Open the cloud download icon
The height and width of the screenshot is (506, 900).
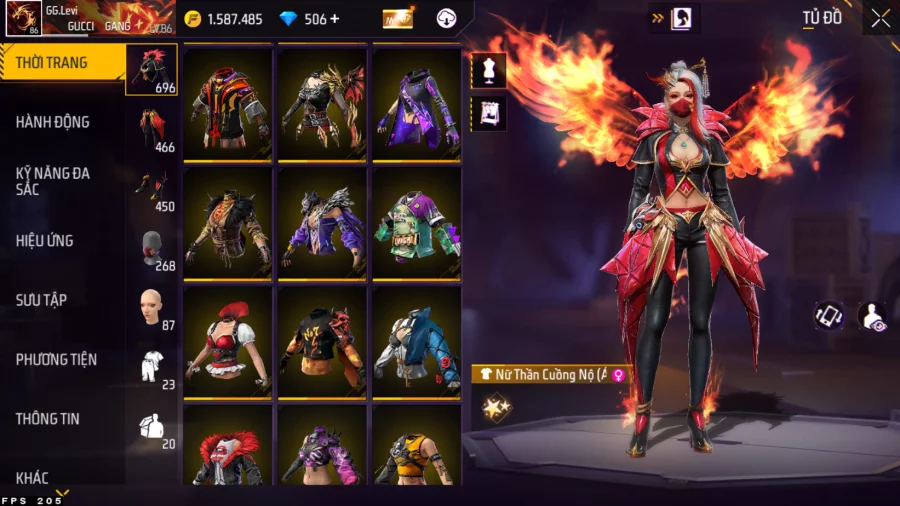(447, 19)
